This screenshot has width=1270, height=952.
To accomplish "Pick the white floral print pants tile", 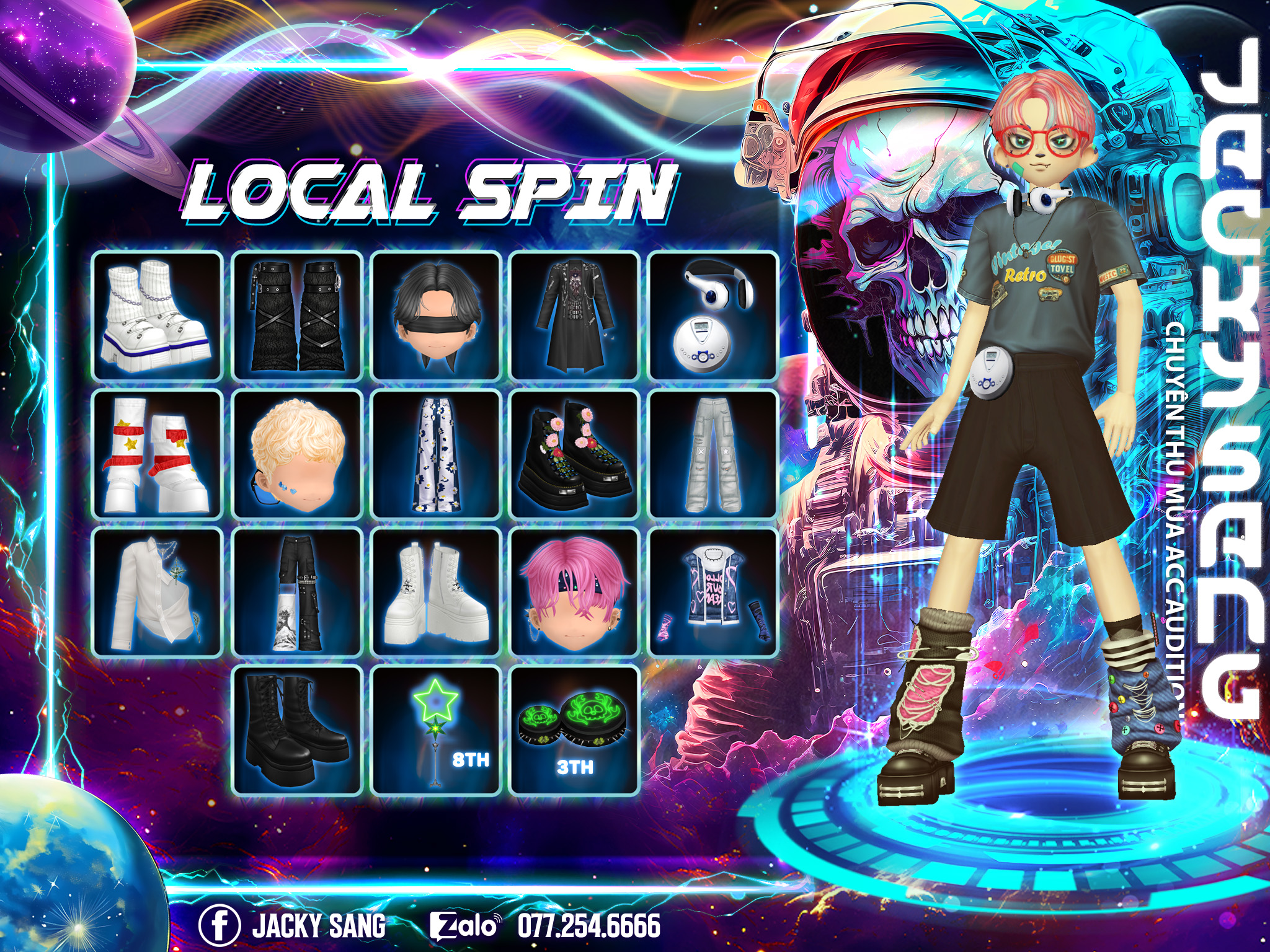I will point(436,454).
